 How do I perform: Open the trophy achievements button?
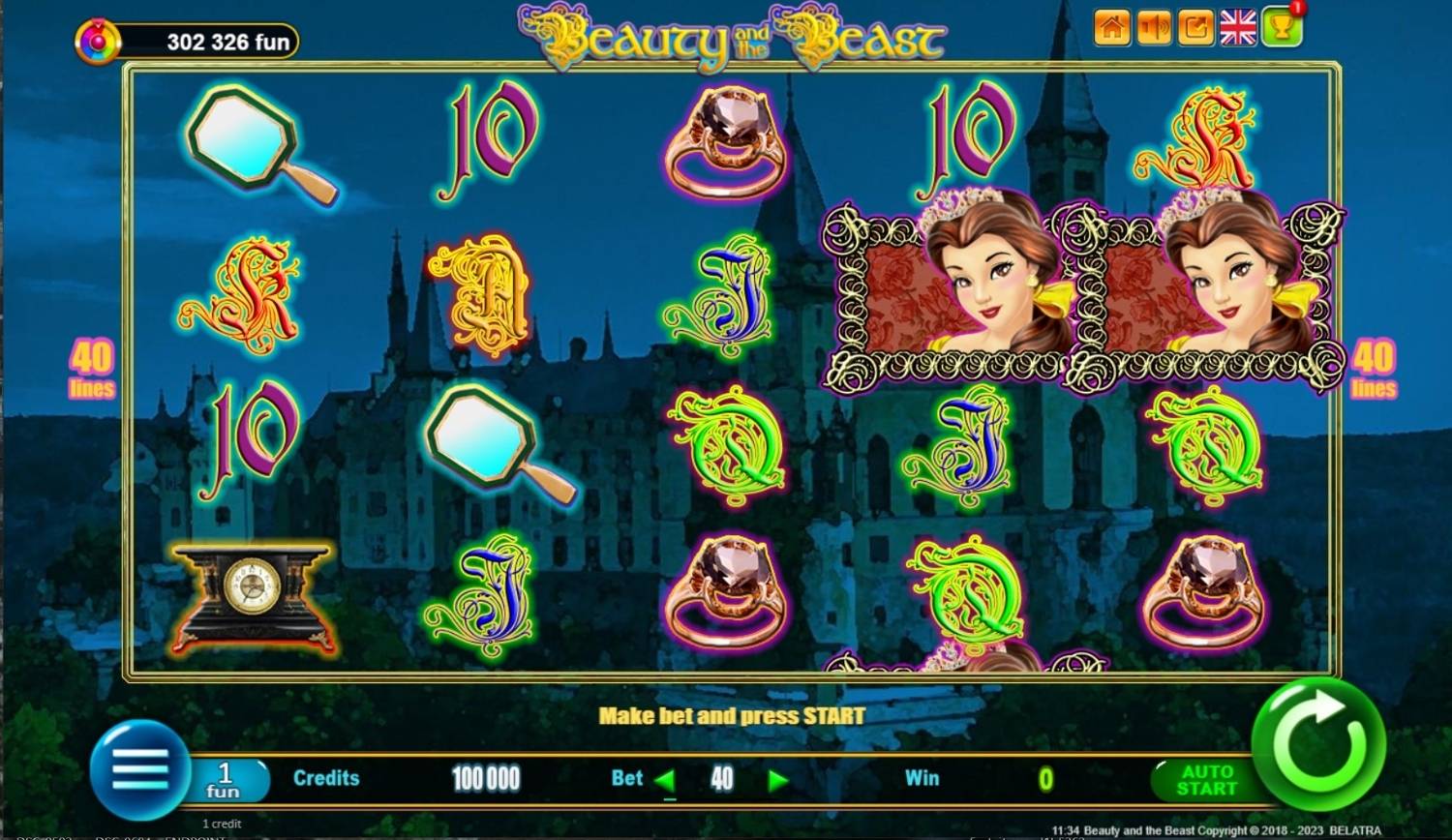(1282, 28)
